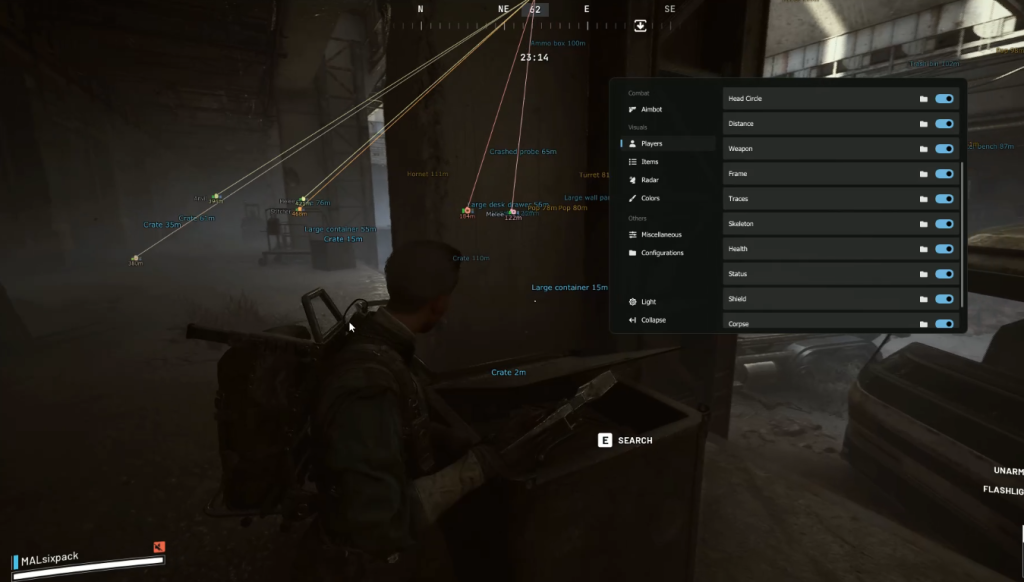Turn off the Health toggle
The width and height of the screenshot is (1024, 582).
click(944, 249)
